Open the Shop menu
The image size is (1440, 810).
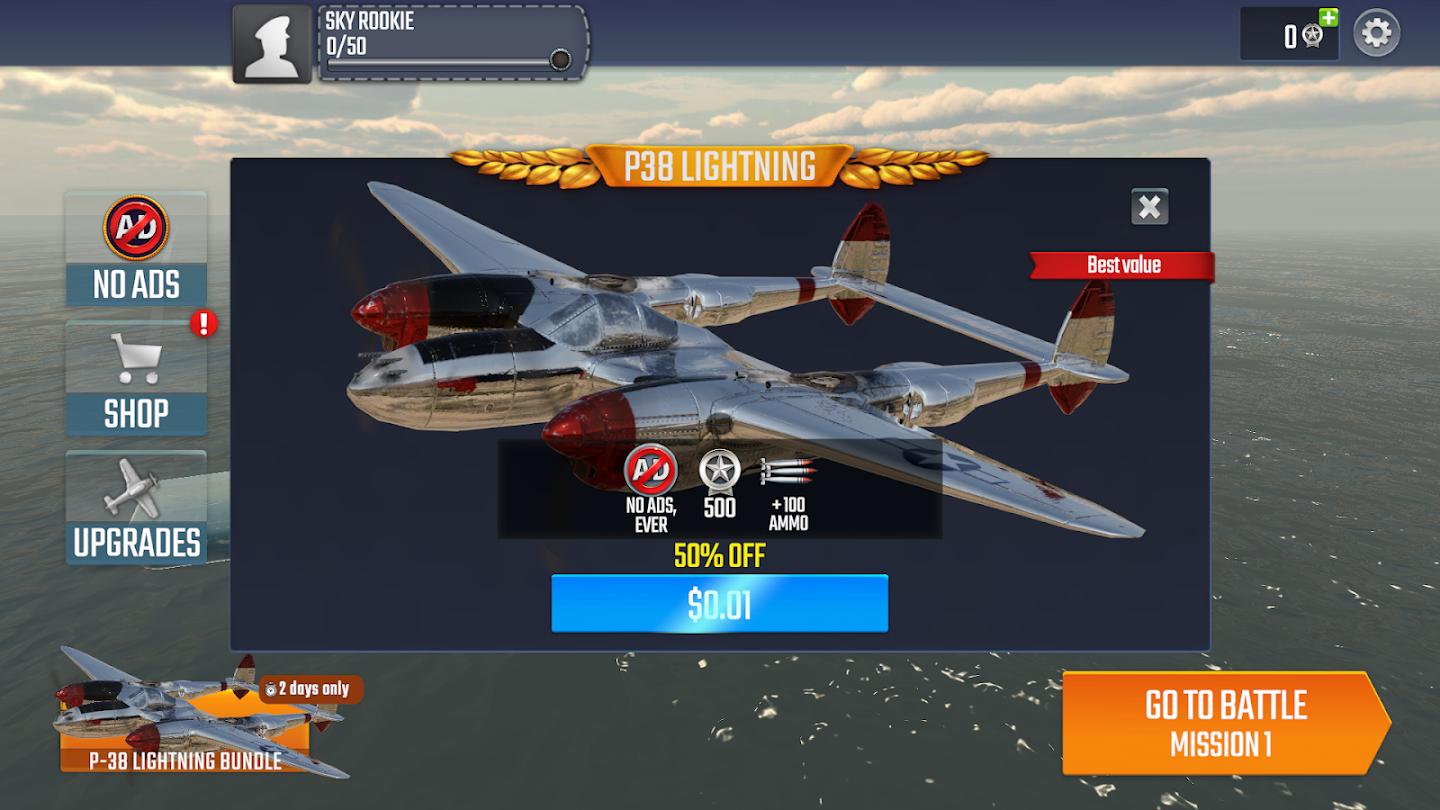(136, 379)
